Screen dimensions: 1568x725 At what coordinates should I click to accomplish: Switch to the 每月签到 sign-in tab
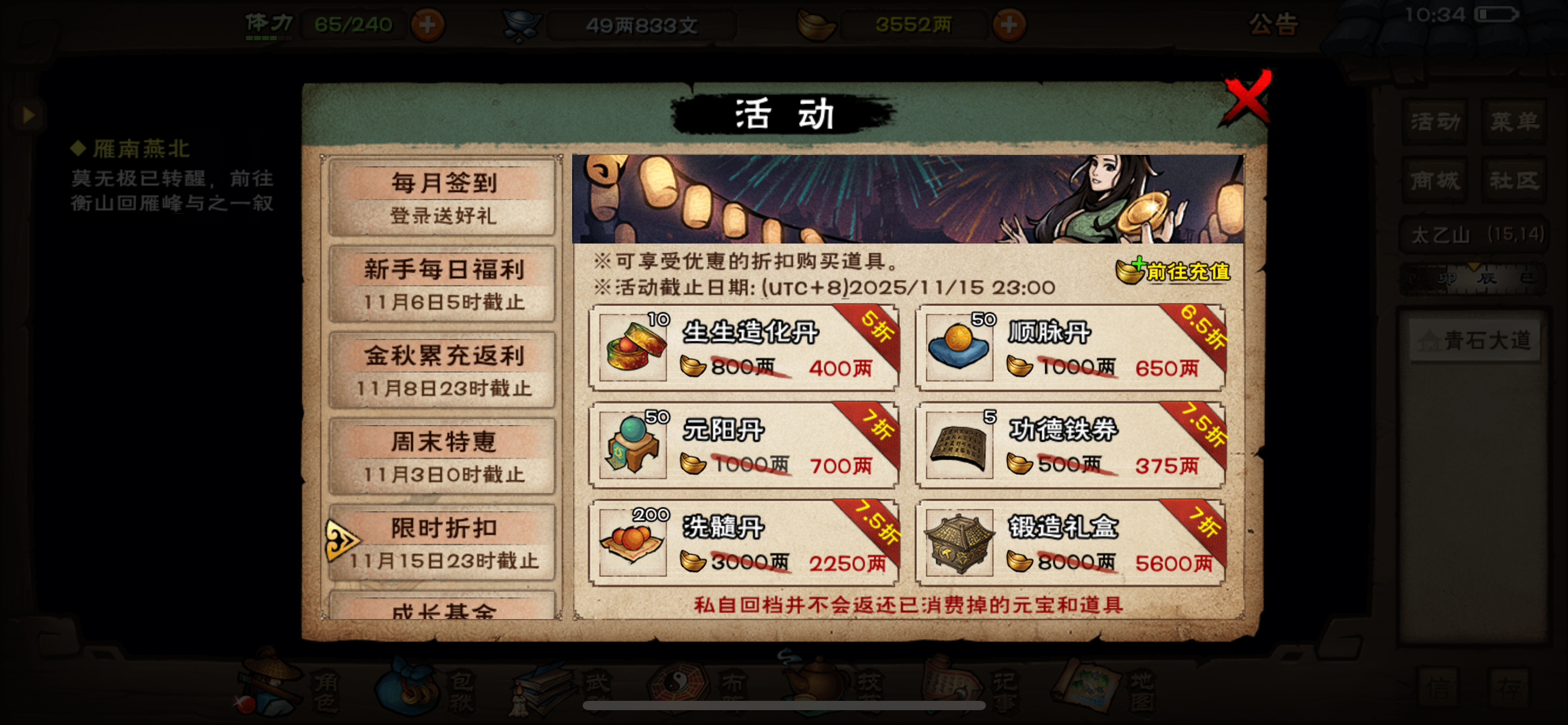tap(441, 196)
